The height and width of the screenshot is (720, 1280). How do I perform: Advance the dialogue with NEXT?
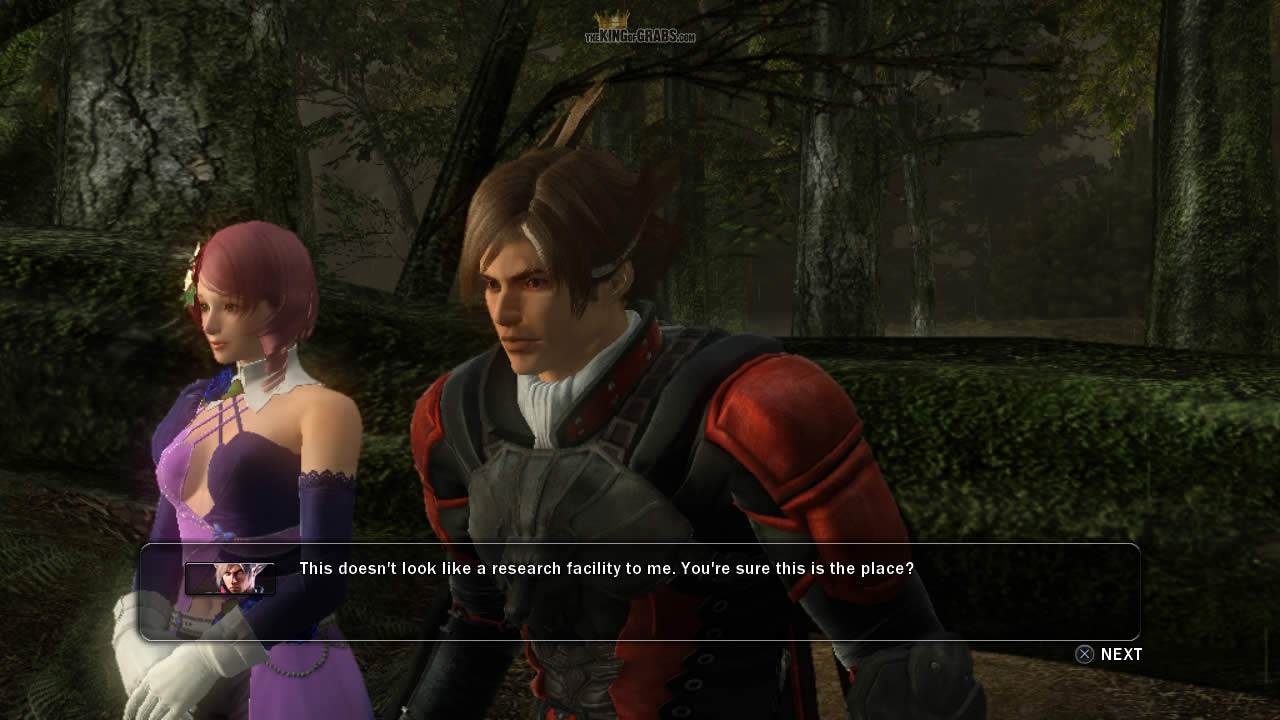(1109, 654)
